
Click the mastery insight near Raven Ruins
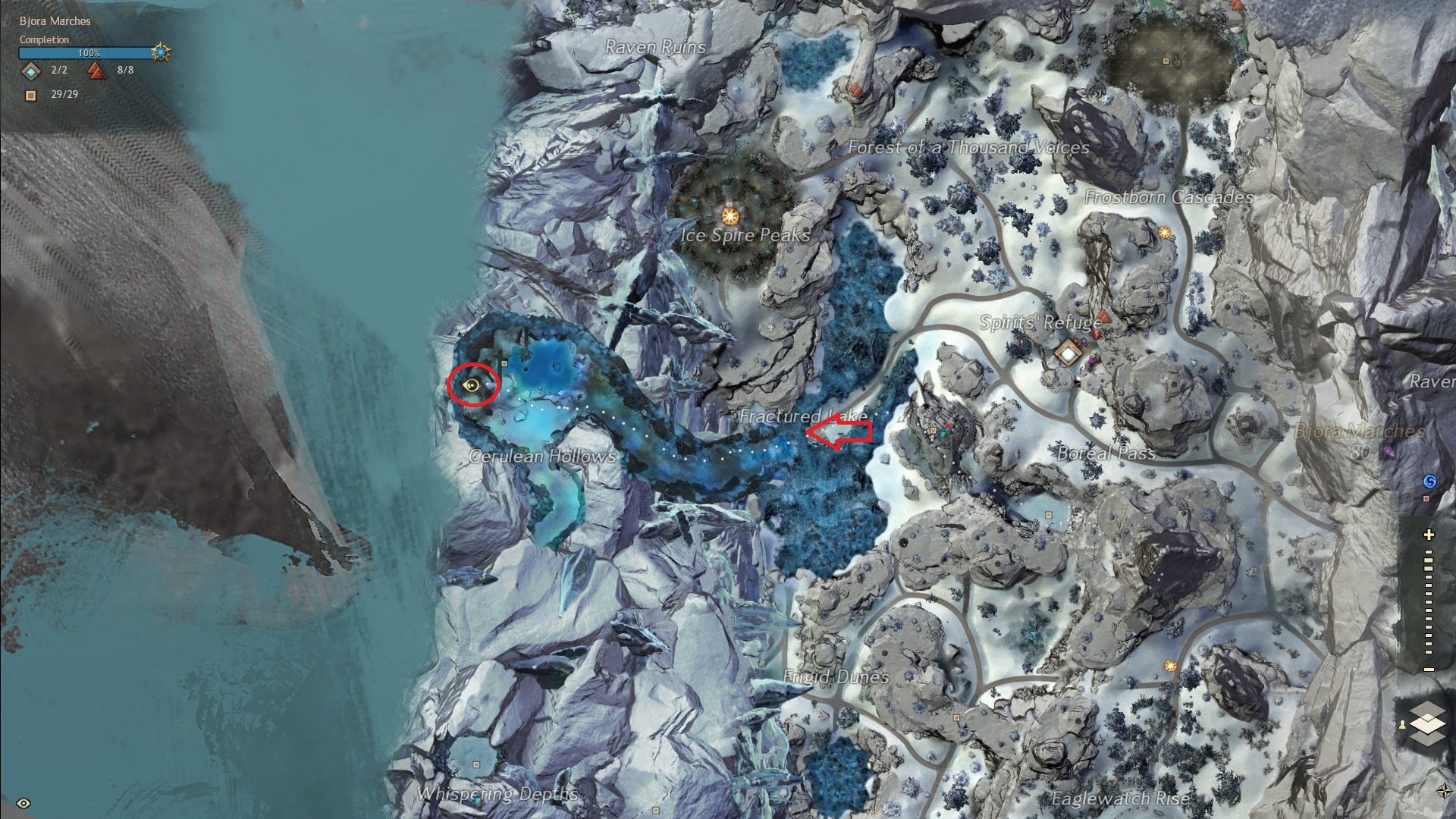coord(857,90)
